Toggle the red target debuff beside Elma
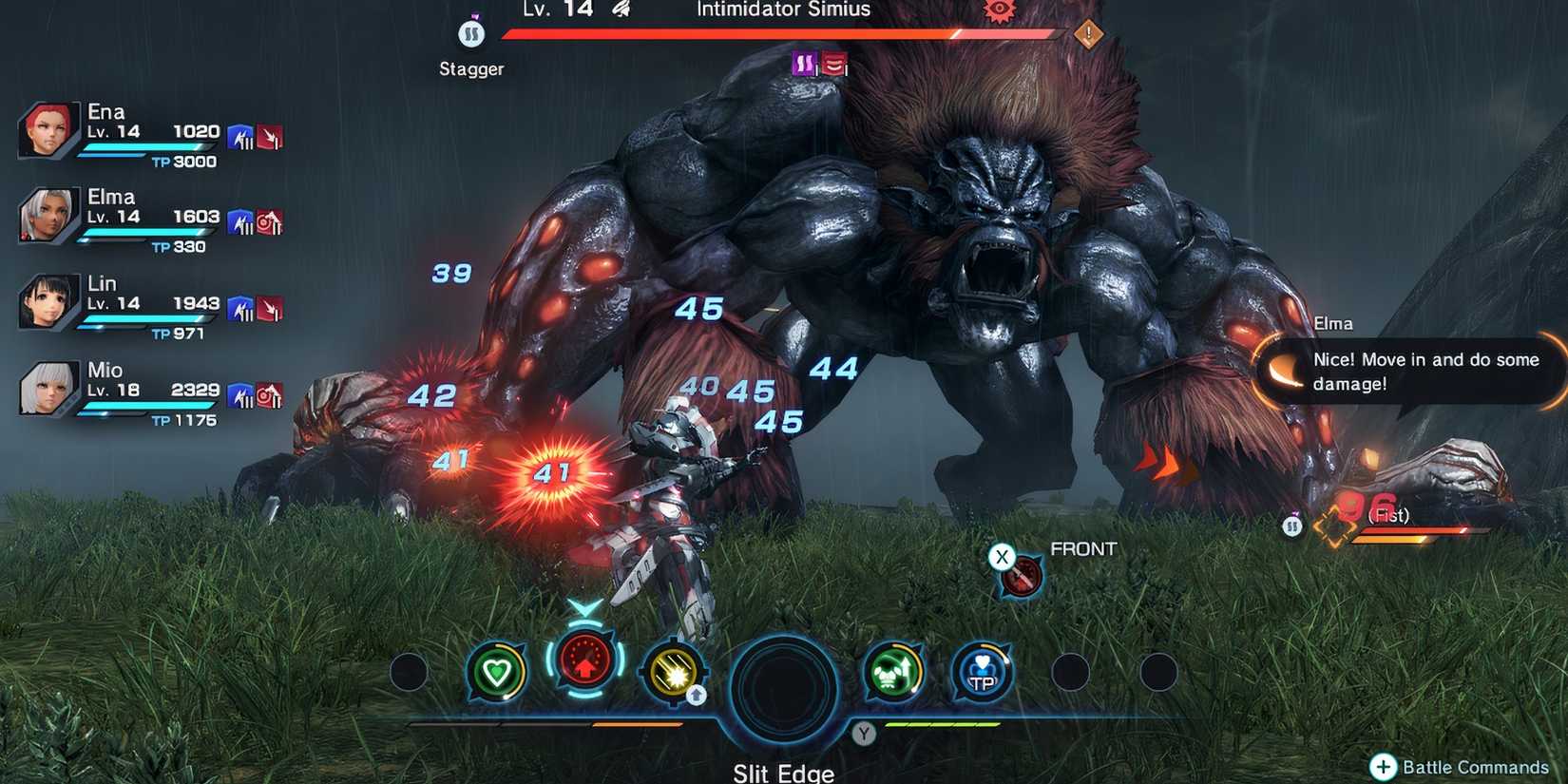Screen dimensions: 1568x784 coord(271,220)
